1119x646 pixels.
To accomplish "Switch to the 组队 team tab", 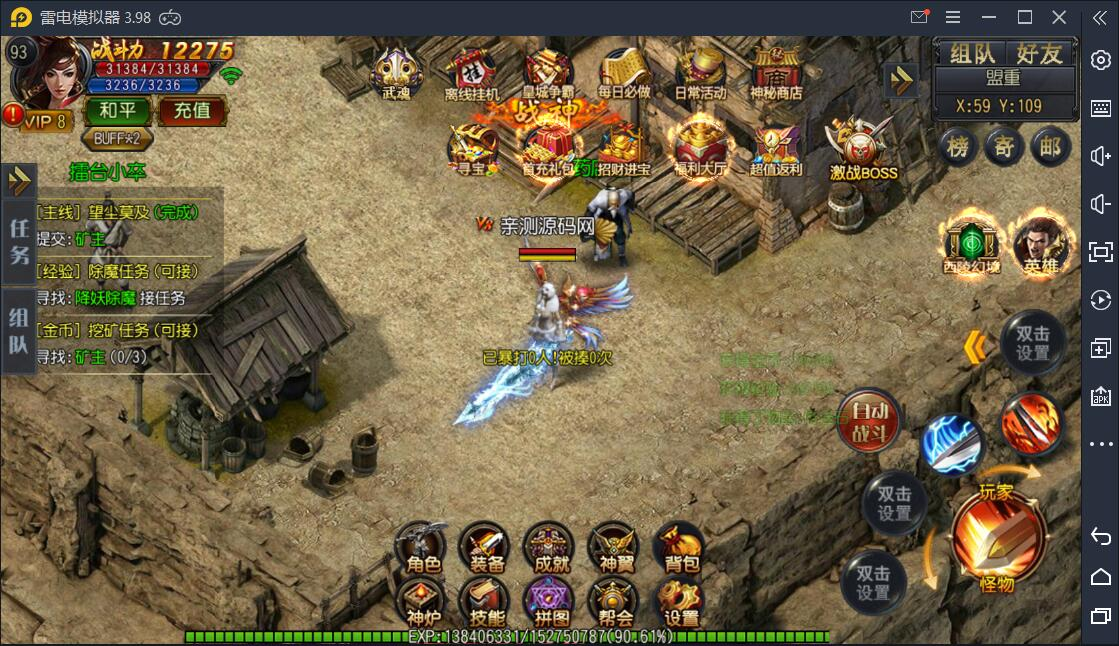I will click(971, 54).
